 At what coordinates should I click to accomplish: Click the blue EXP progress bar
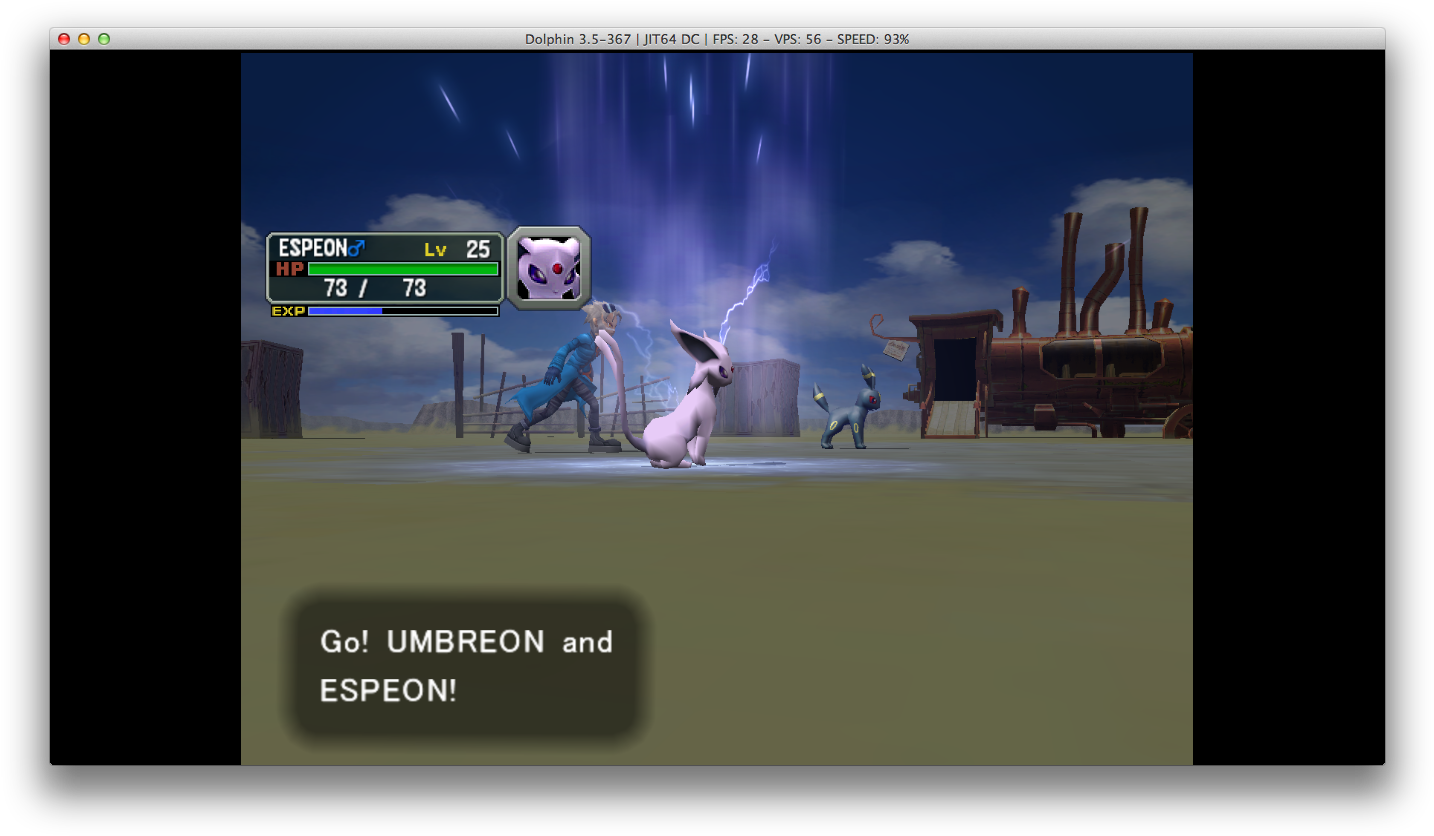(x=345, y=311)
